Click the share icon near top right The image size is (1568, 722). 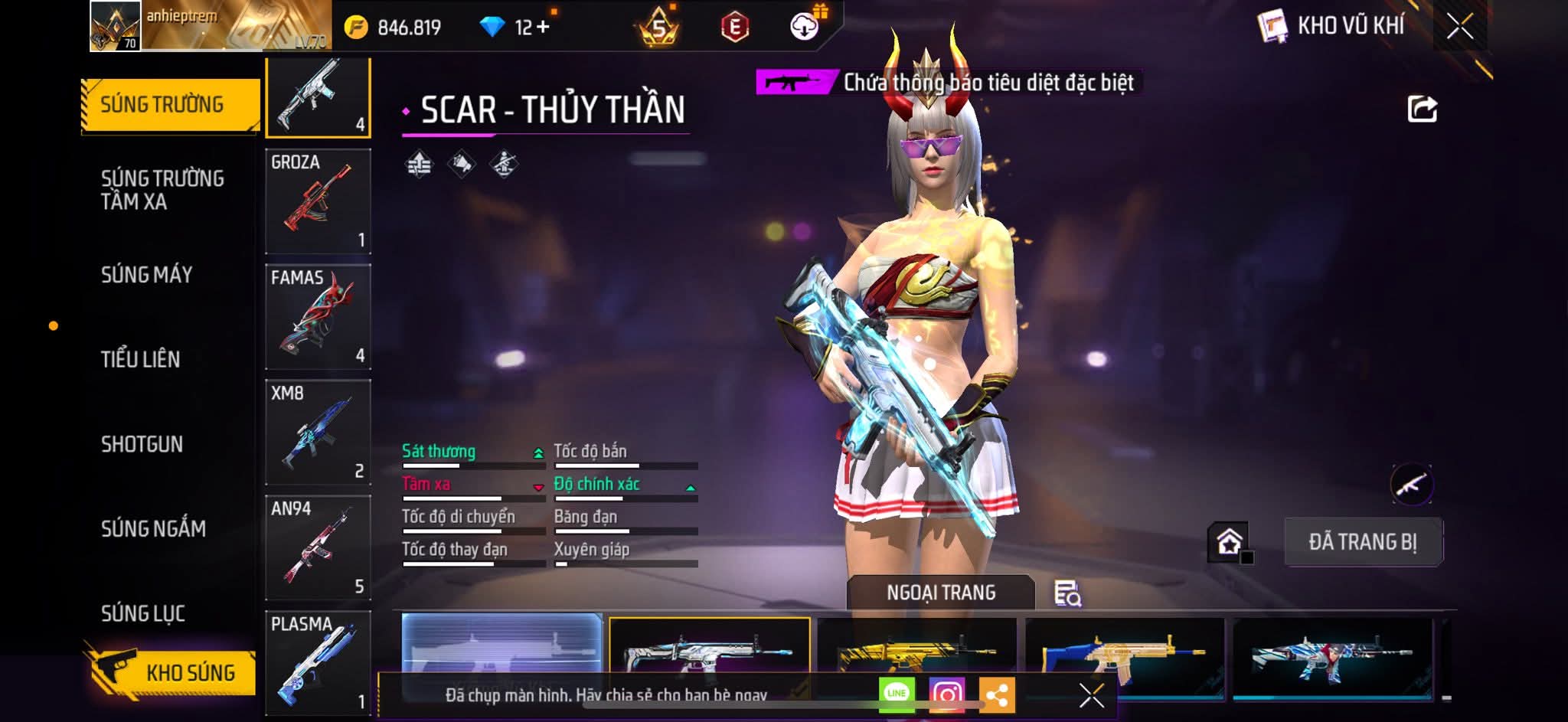pos(1422,109)
